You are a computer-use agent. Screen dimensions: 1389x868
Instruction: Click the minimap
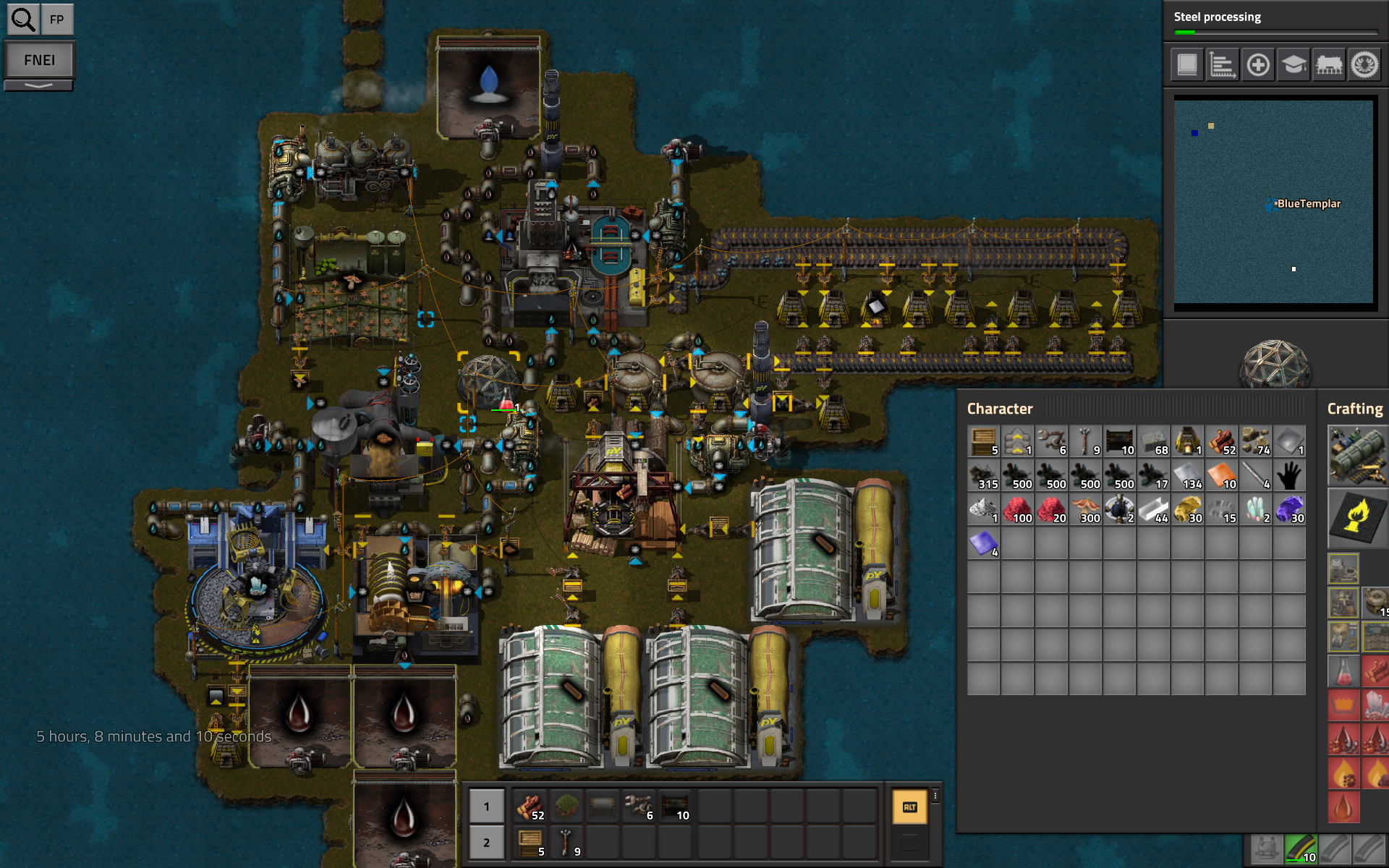point(1273,201)
